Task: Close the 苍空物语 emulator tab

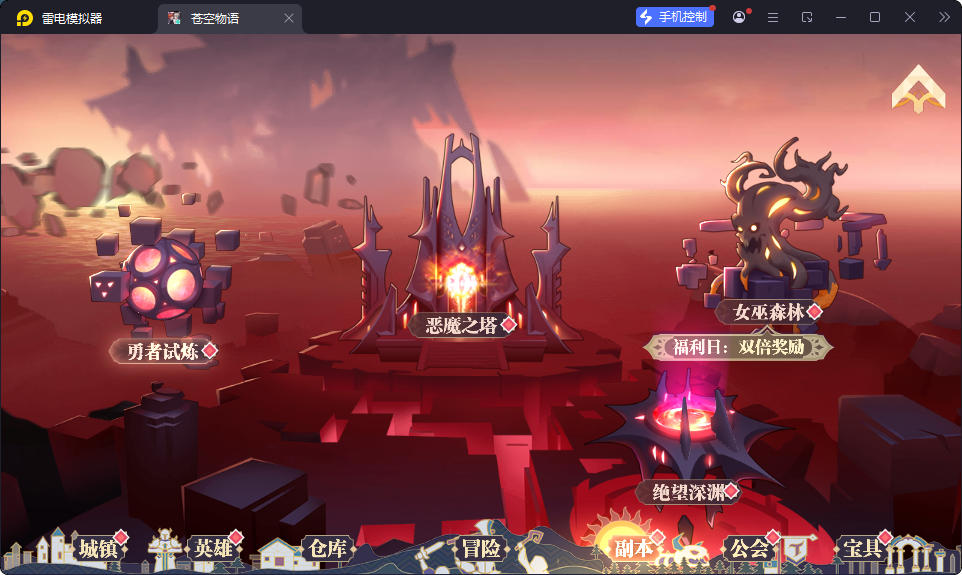Action: 289,18
